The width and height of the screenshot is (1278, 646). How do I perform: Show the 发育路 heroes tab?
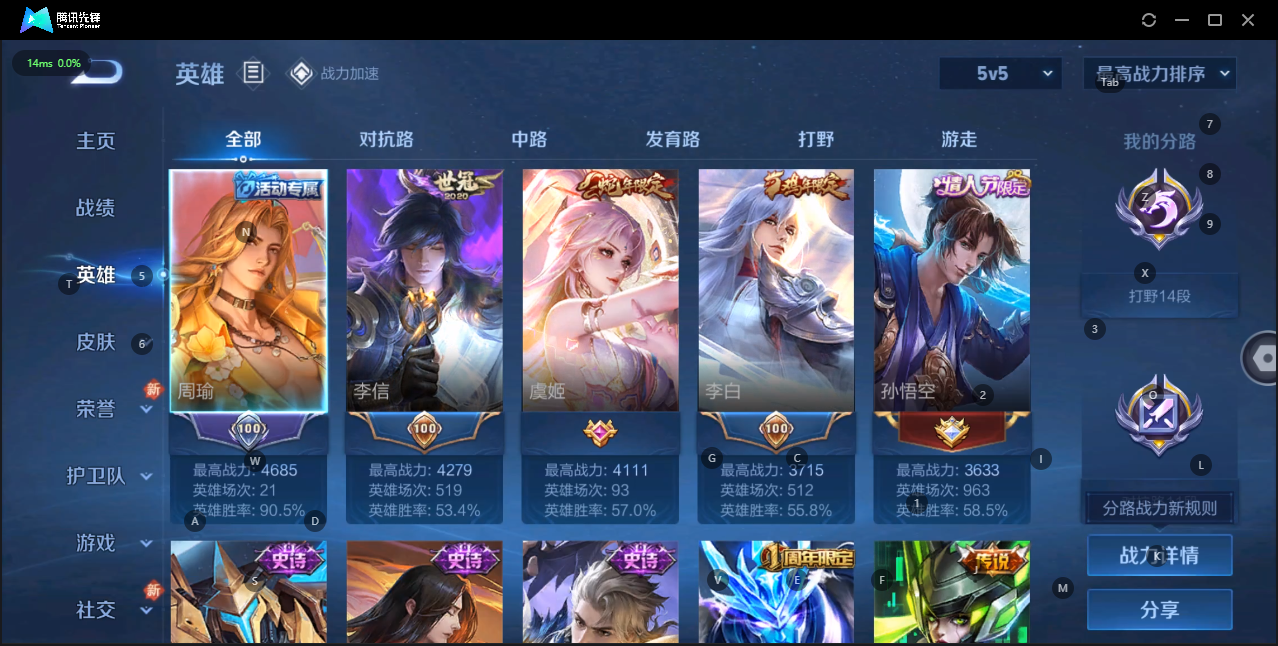pos(673,139)
